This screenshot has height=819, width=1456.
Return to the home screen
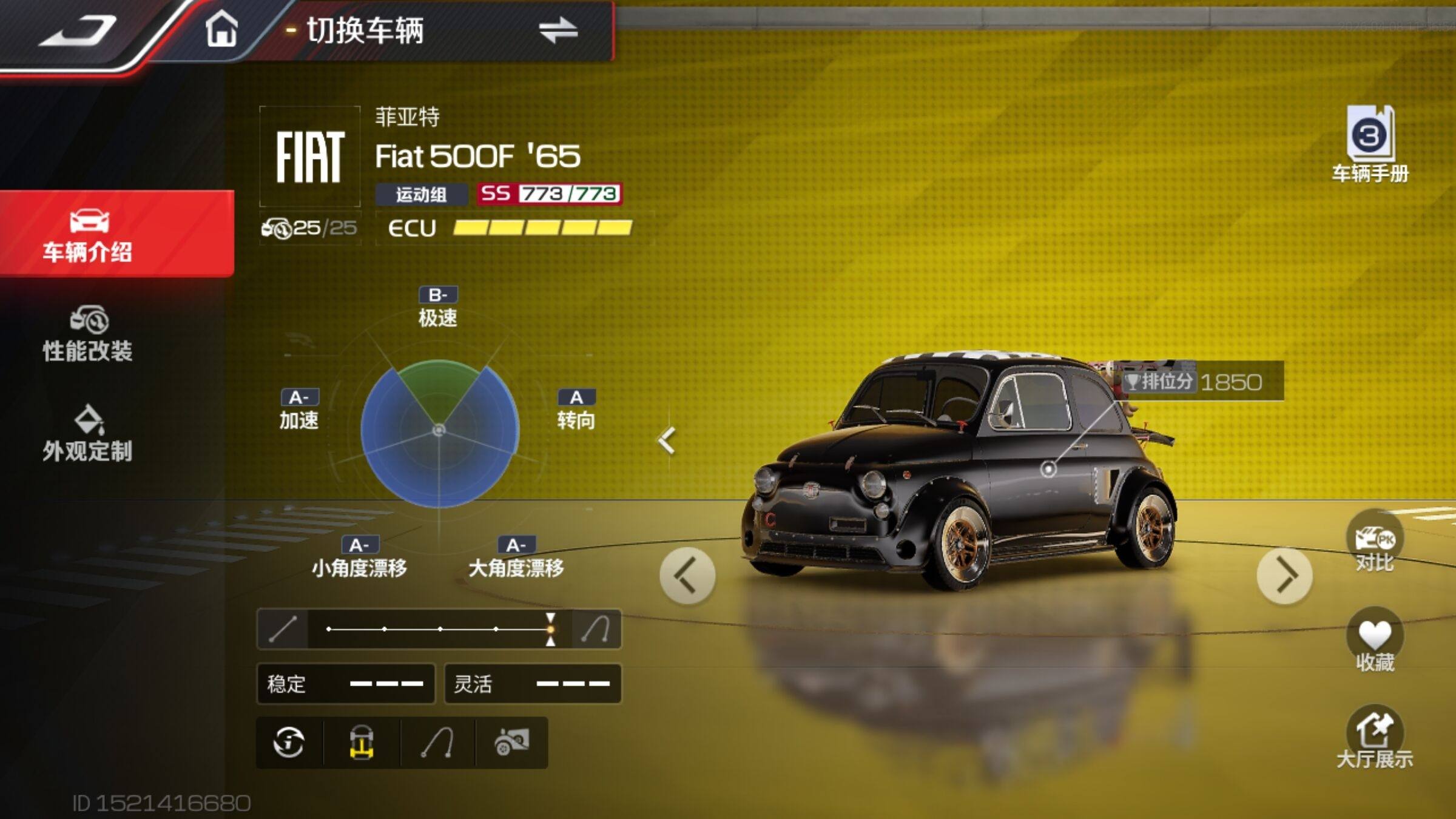221,29
